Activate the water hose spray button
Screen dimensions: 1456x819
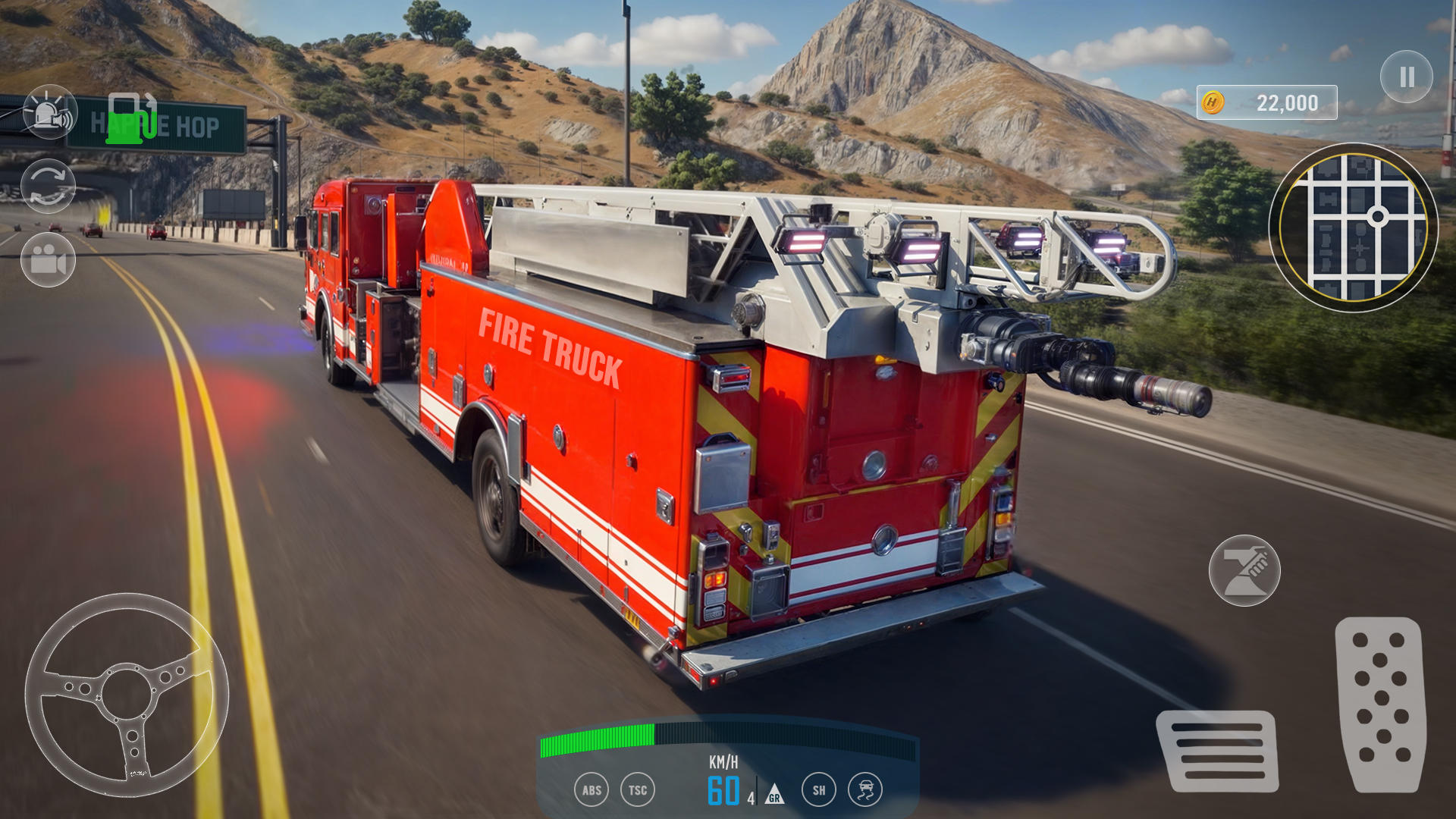(x=1244, y=570)
